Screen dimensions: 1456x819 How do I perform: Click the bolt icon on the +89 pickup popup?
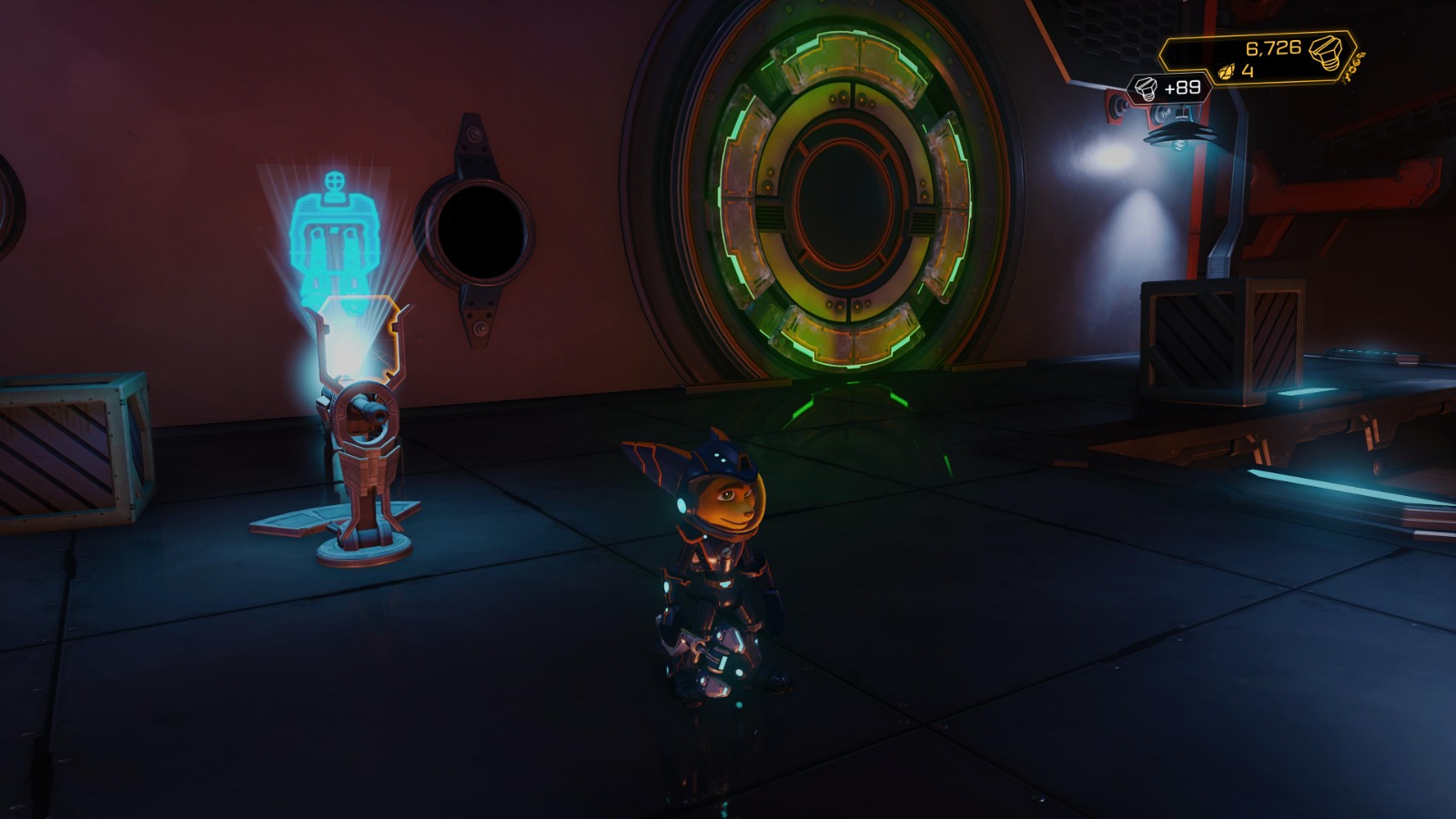pos(1145,89)
